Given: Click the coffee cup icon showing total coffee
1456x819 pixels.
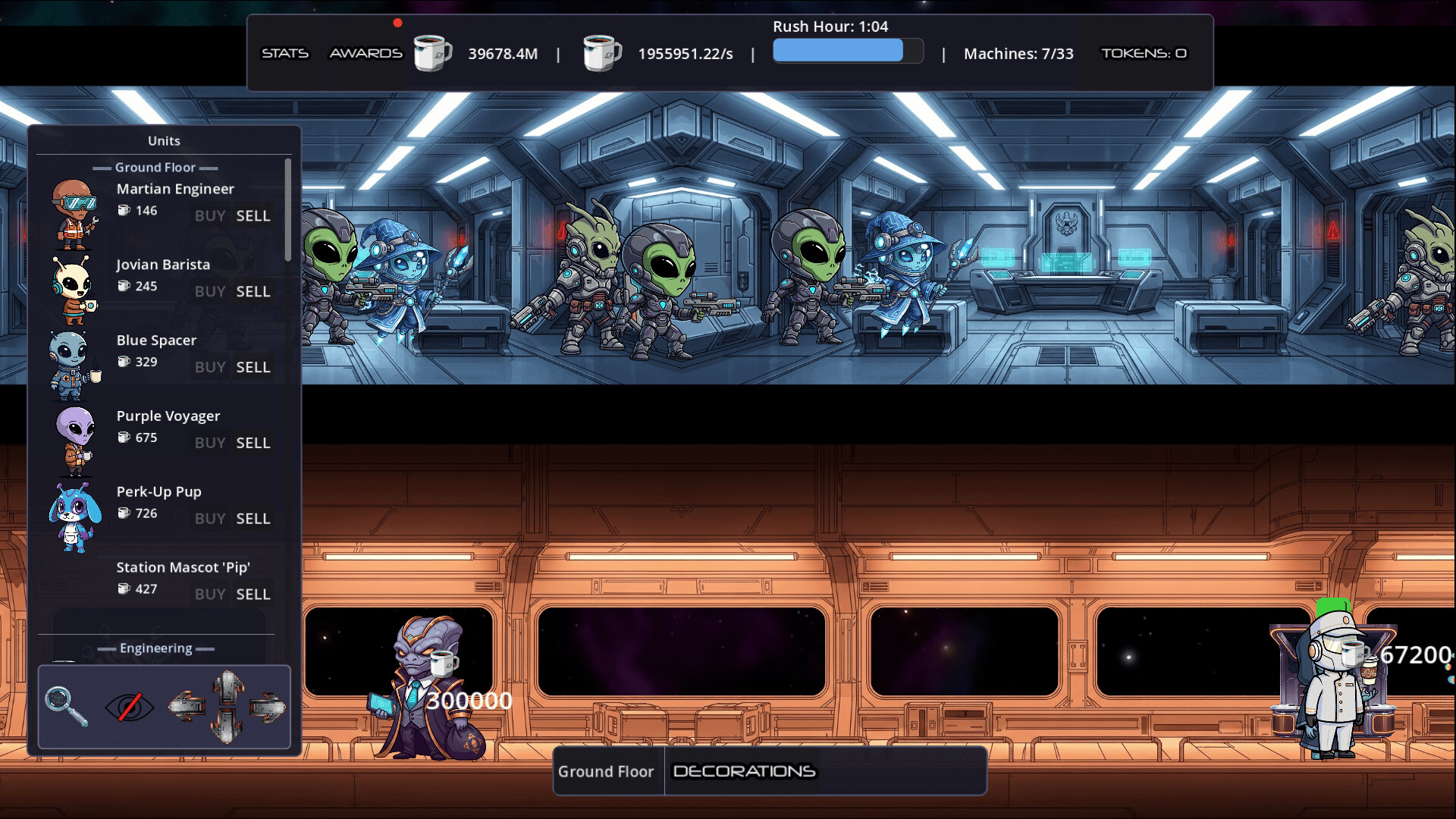Looking at the screenshot, I should click(x=432, y=53).
